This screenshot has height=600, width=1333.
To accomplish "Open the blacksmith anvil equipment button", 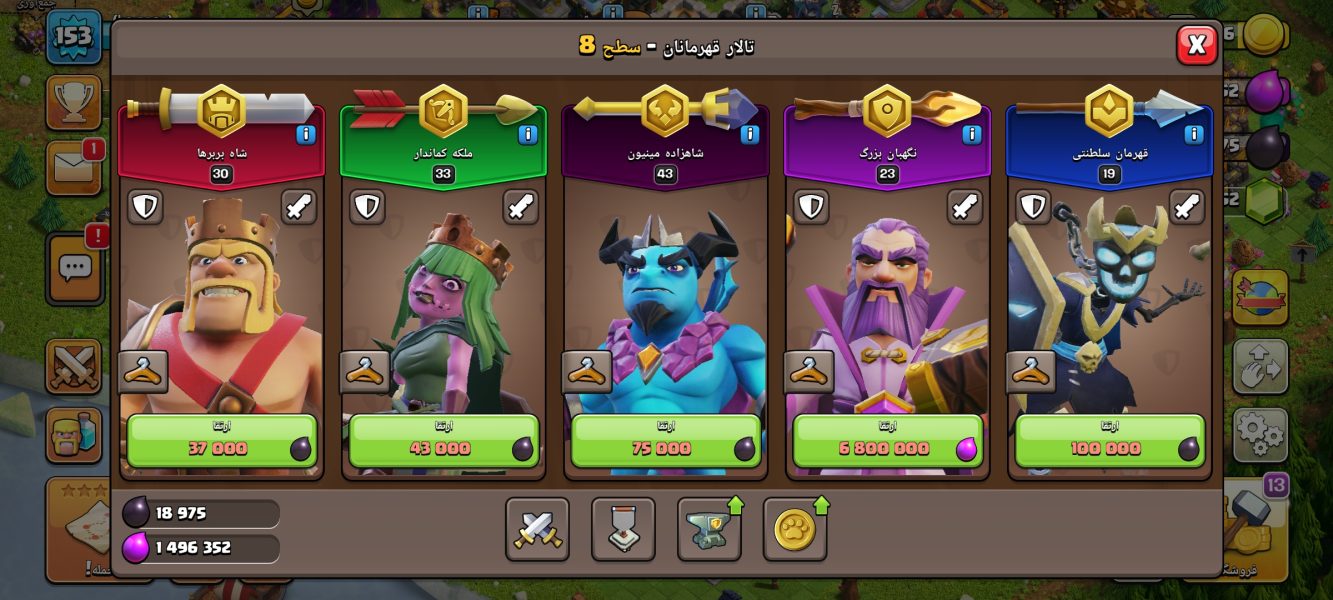I will tap(709, 529).
